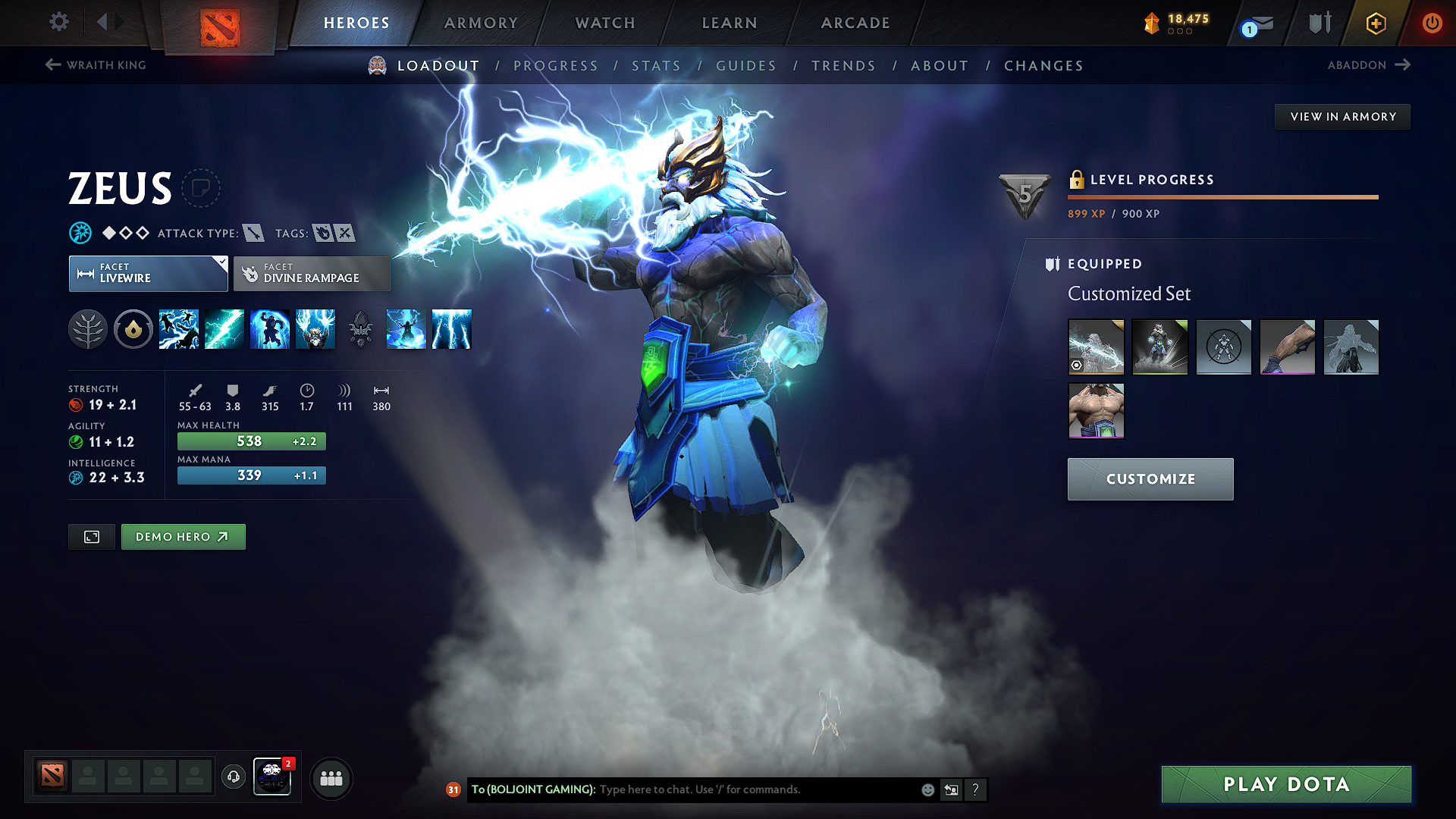
Task: Open the Aghanim's Shard upgrade icon
Action: click(x=360, y=329)
